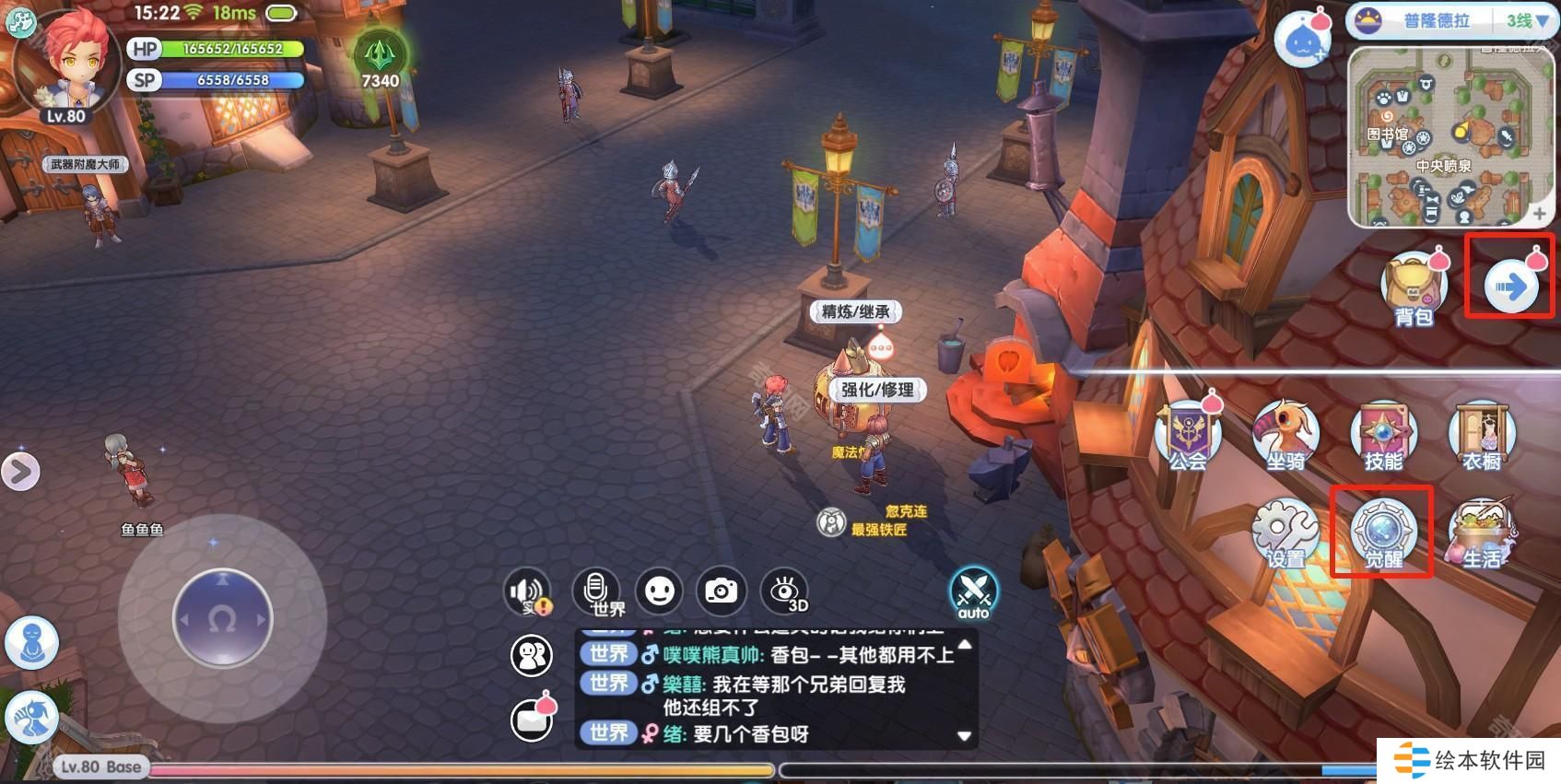Image resolution: width=1561 pixels, height=784 pixels.
Task: Open the camera screenshot mode
Action: (721, 591)
